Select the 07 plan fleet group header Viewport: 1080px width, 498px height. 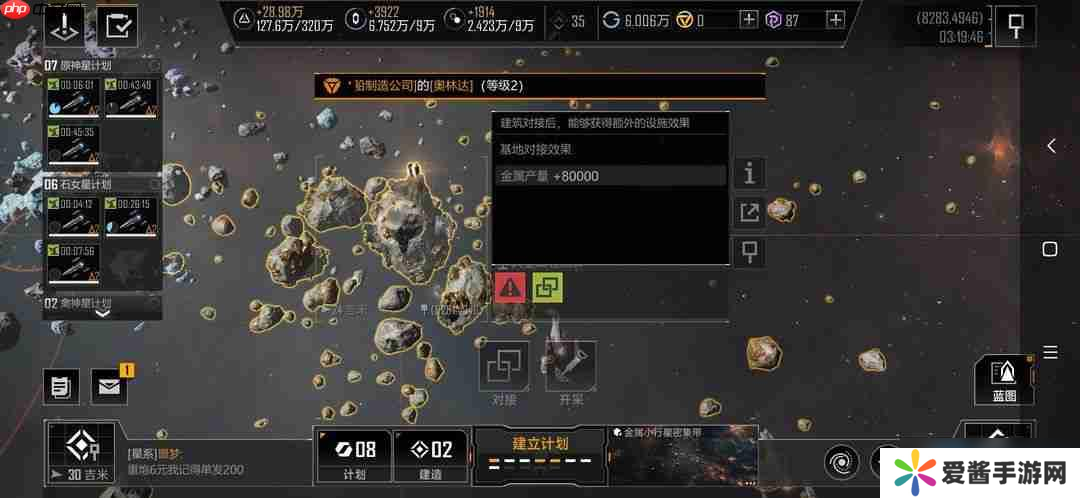pos(102,65)
